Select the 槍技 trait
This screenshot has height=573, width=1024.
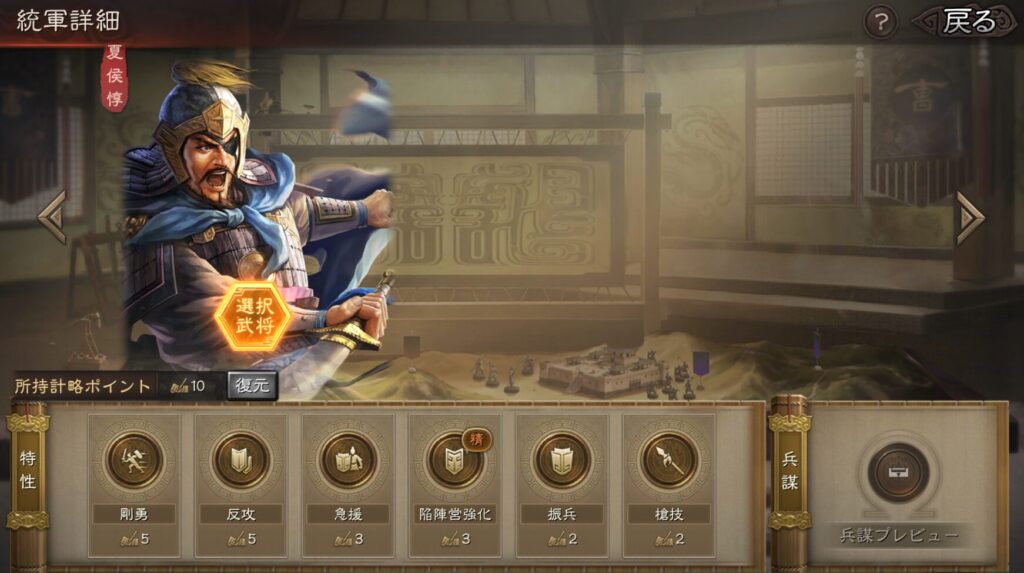click(669, 461)
